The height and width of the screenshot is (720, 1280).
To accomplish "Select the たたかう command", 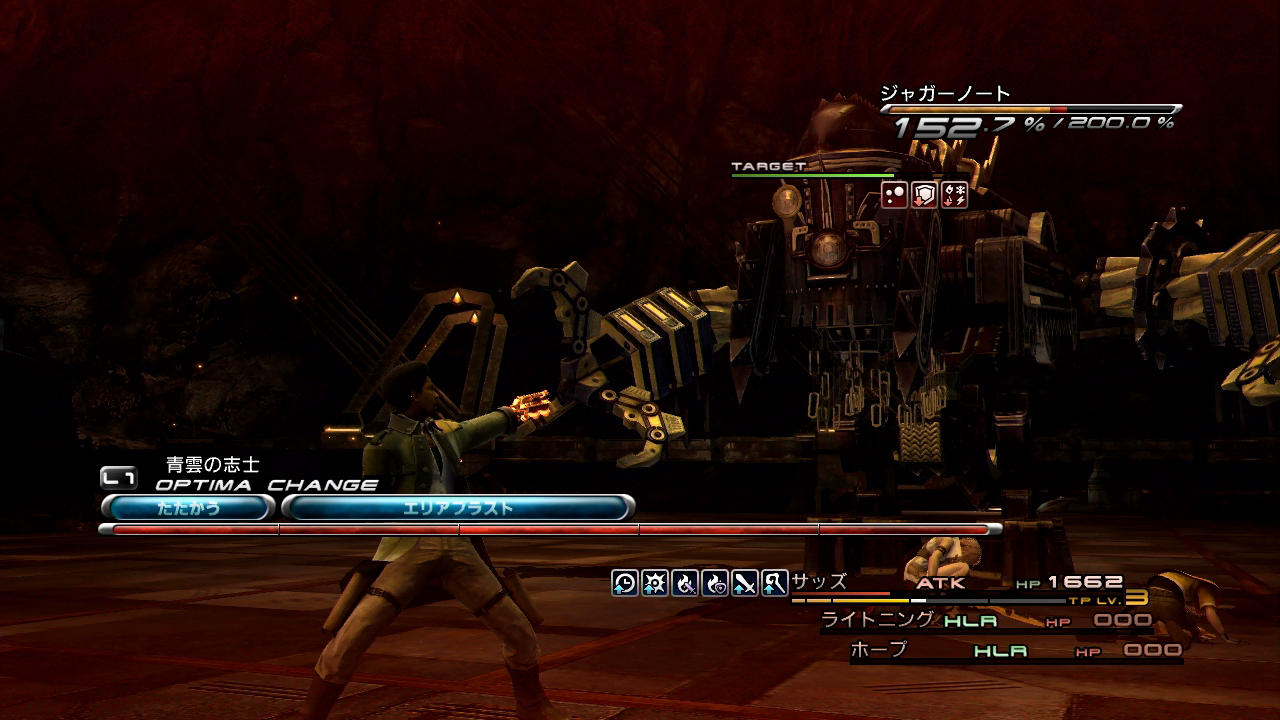I will (188, 508).
